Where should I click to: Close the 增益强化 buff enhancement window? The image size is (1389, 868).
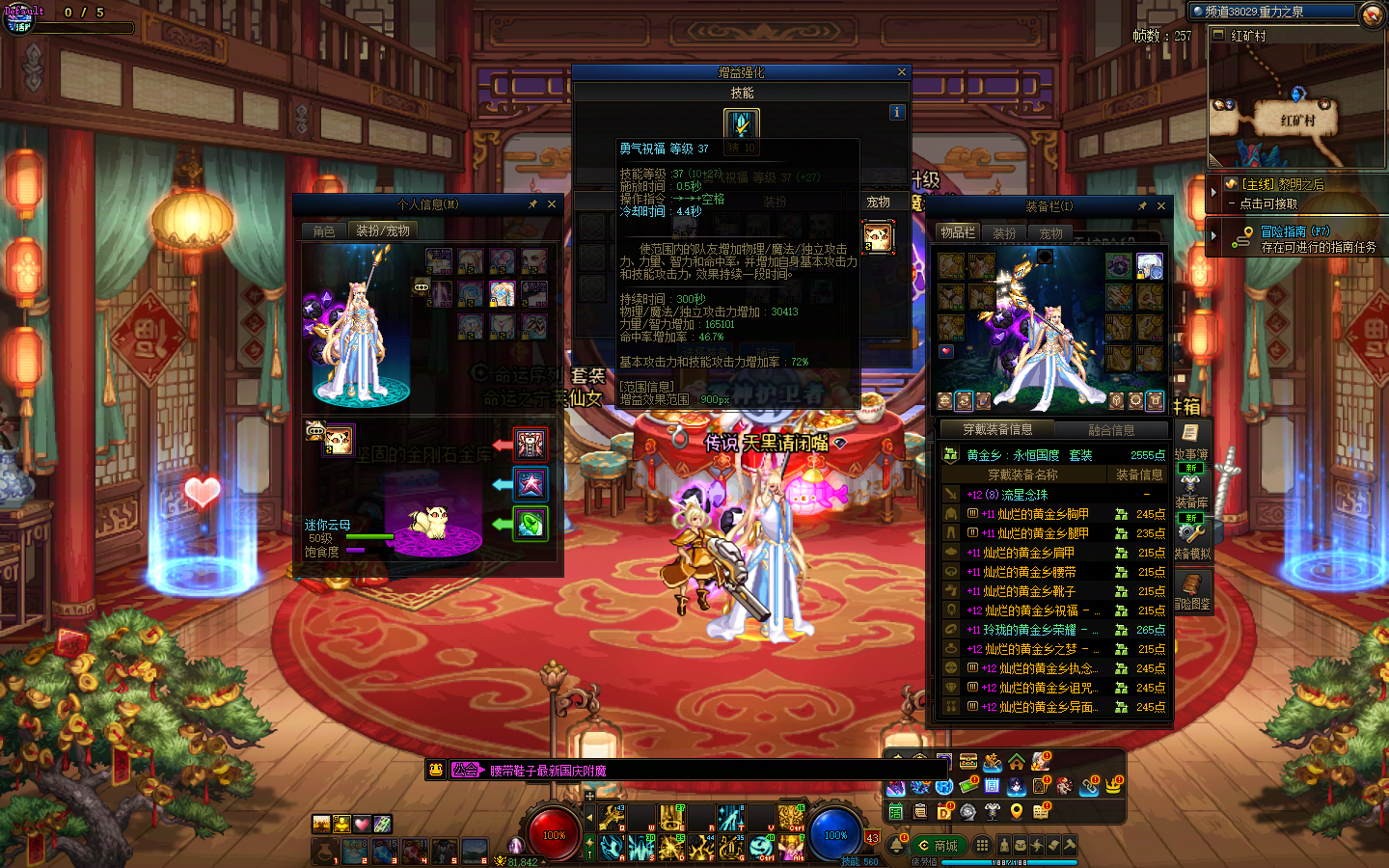902,72
